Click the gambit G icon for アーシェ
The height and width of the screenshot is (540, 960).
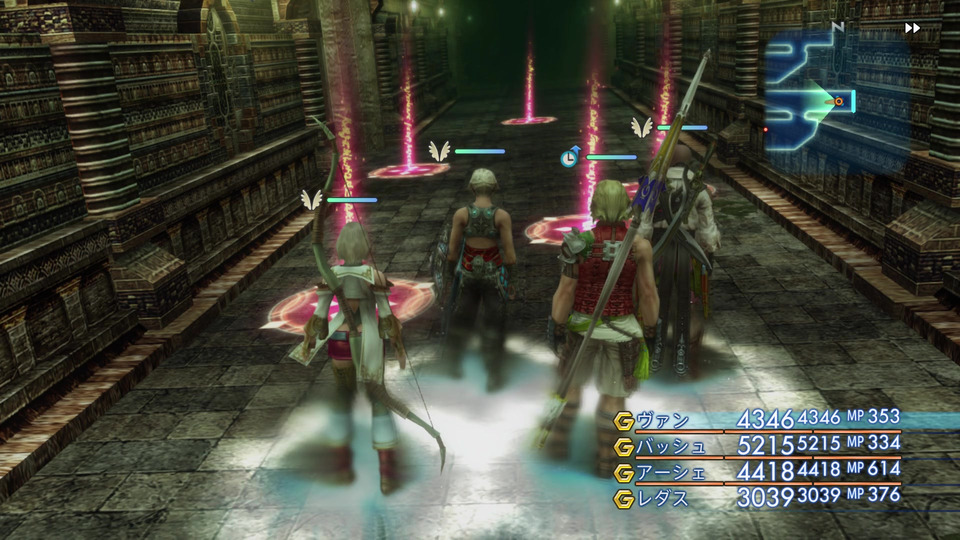click(624, 472)
